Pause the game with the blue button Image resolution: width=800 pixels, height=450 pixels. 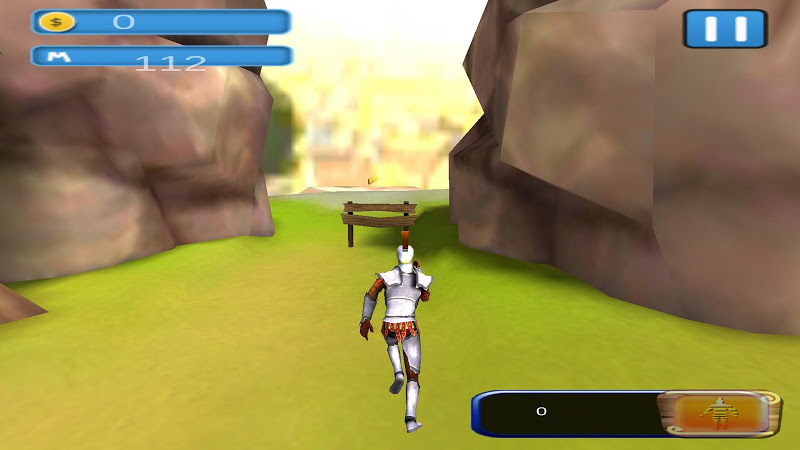[725, 29]
